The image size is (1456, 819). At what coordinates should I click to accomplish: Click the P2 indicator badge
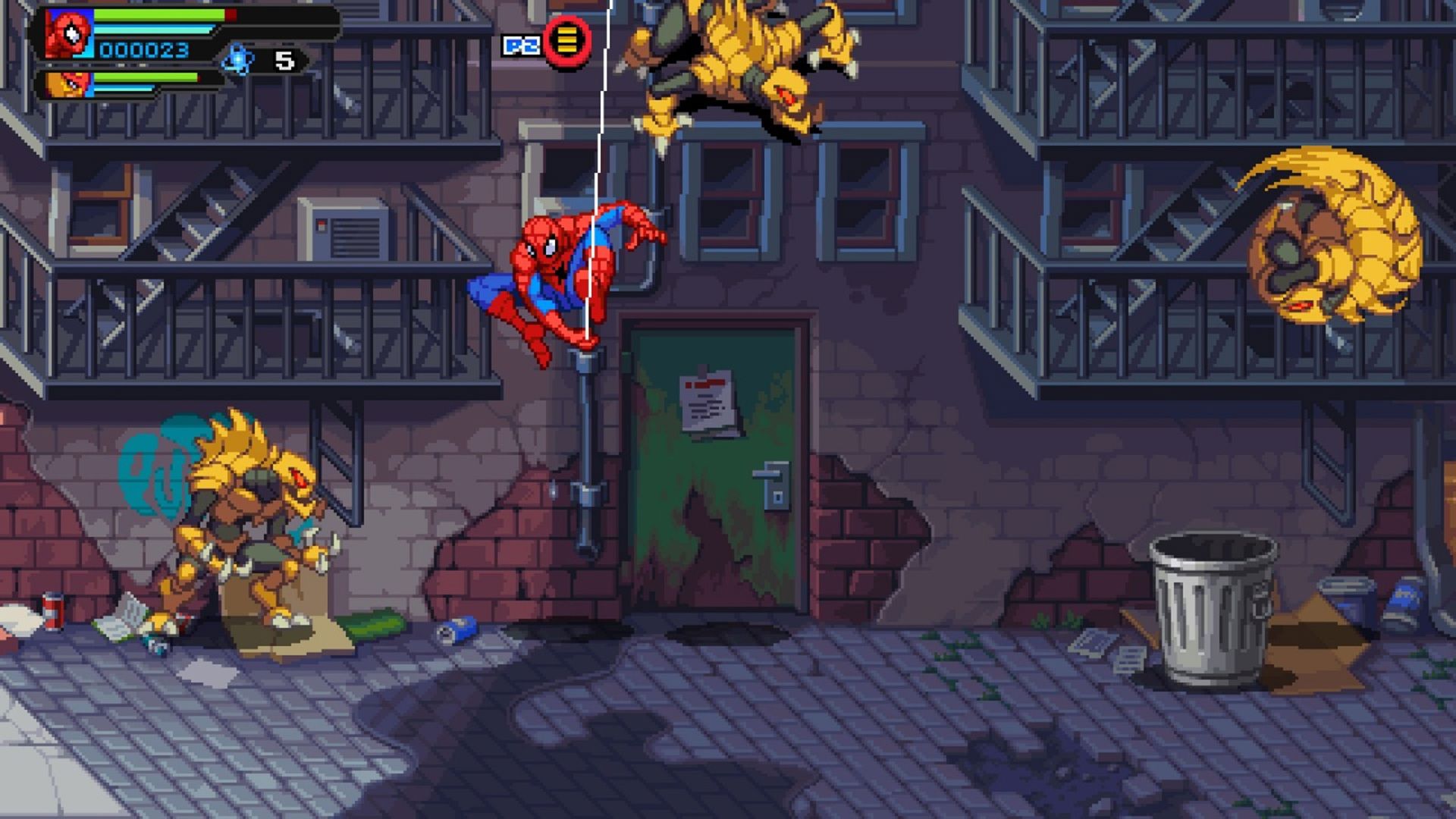coord(520,43)
